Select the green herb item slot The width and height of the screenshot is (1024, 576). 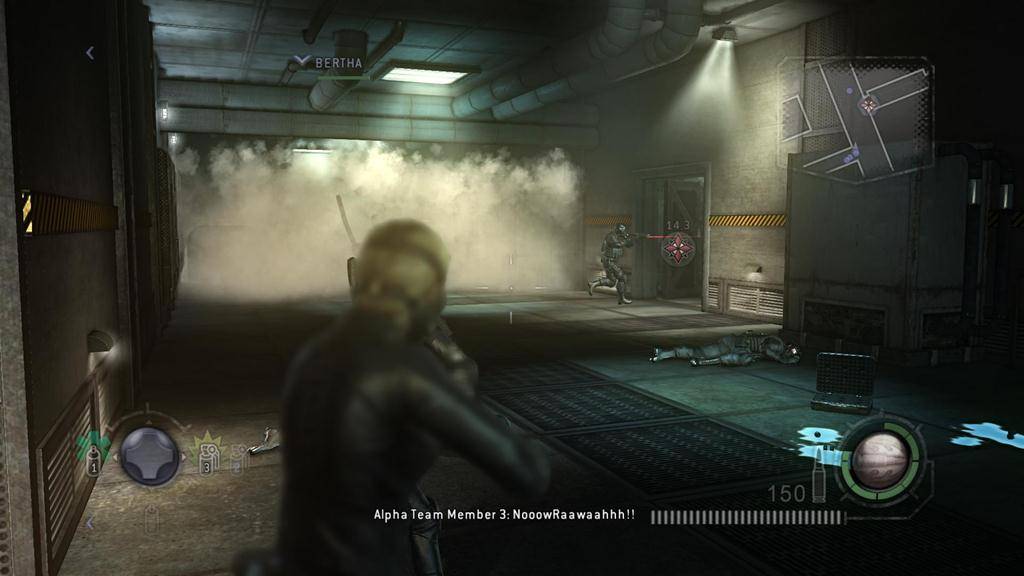(x=93, y=449)
